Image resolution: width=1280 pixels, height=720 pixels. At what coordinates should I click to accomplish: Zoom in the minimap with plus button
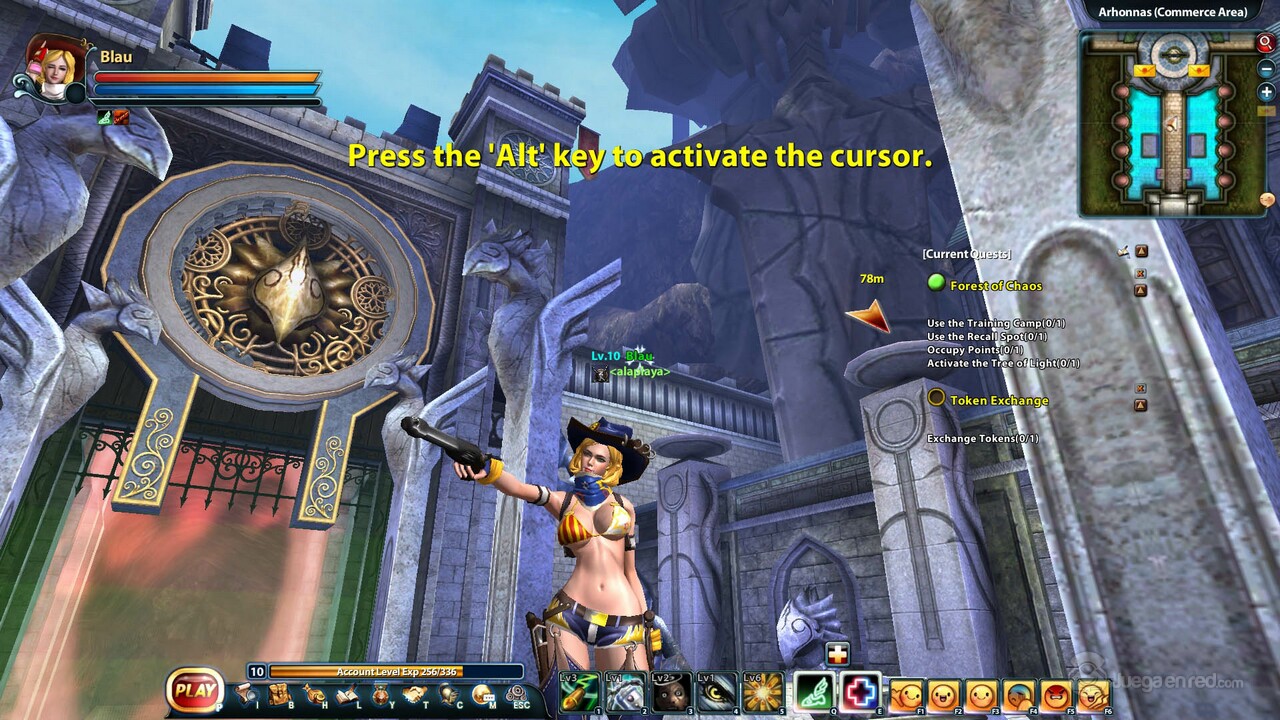(x=1266, y=92)
